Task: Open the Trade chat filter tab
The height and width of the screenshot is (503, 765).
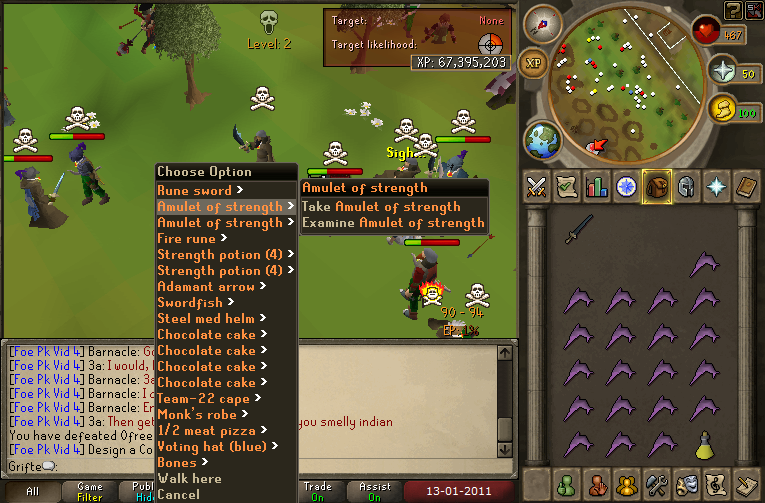Action: point(318,492)
